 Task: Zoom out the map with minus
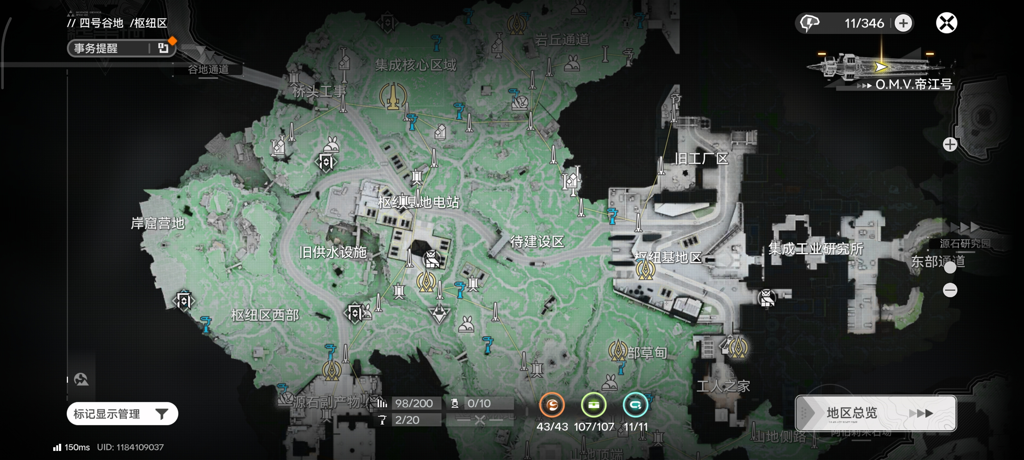click(x=950, y=290)
